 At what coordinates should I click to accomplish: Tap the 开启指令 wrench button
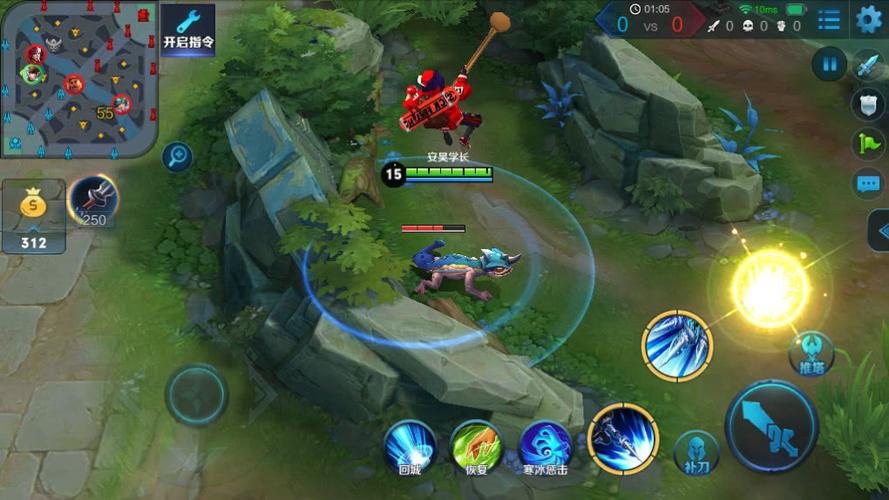[187, 30]
